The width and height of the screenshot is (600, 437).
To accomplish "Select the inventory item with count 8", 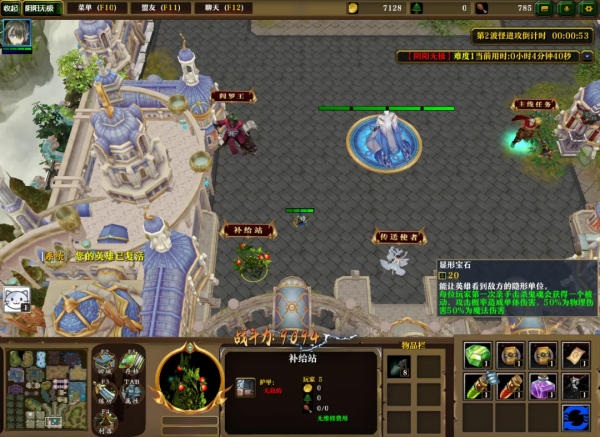I will point(398,366).
